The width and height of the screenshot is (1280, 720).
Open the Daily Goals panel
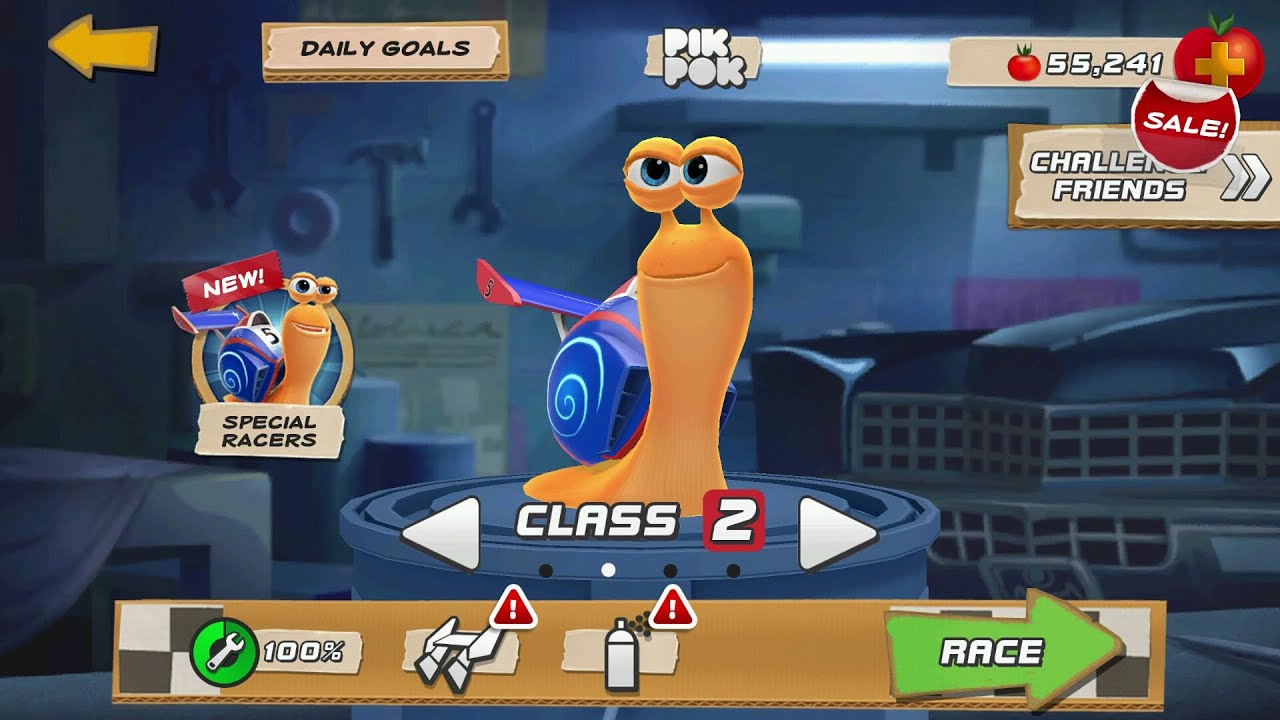coord(385,49)
